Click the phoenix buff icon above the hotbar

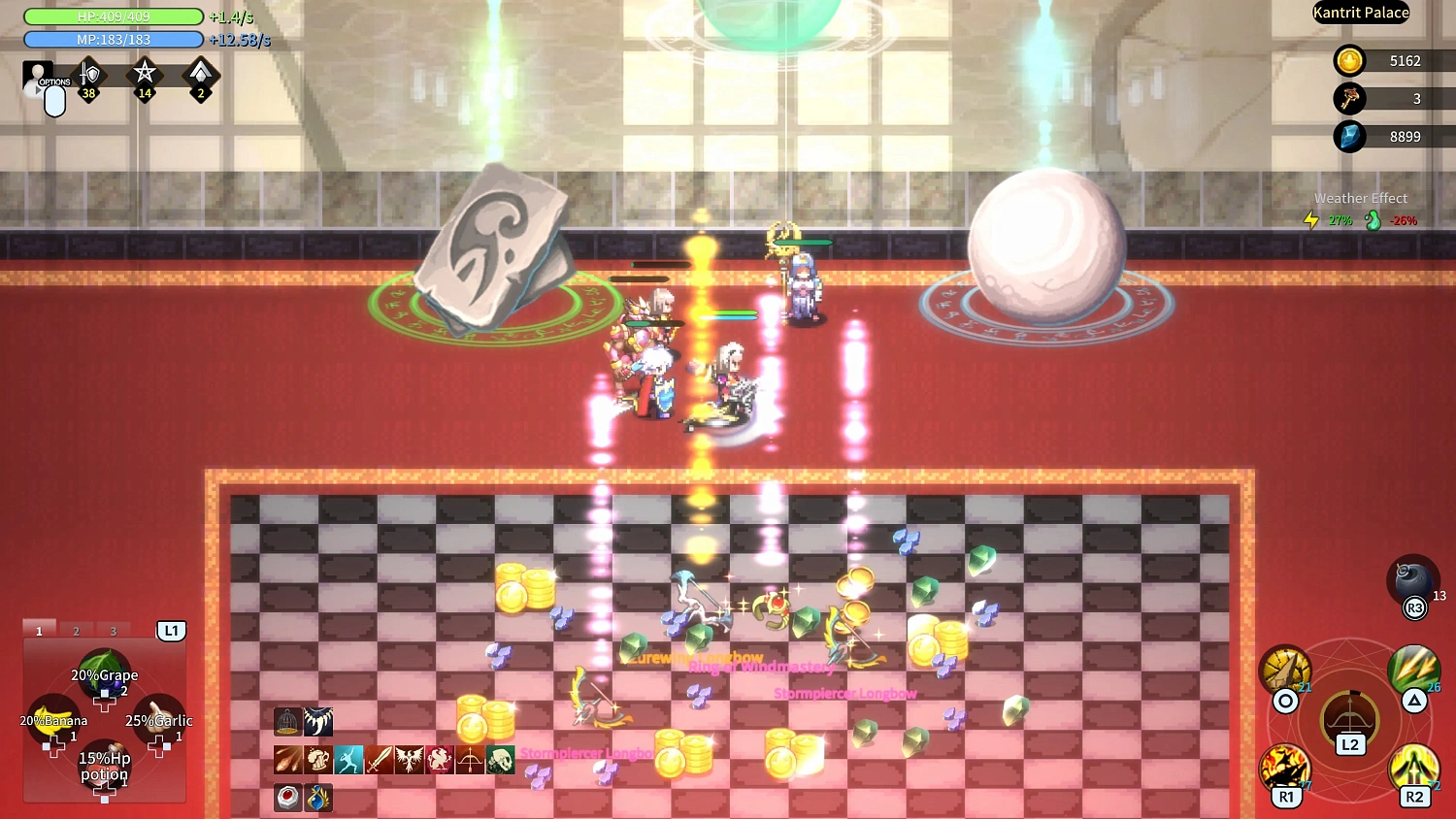(409, 760)
